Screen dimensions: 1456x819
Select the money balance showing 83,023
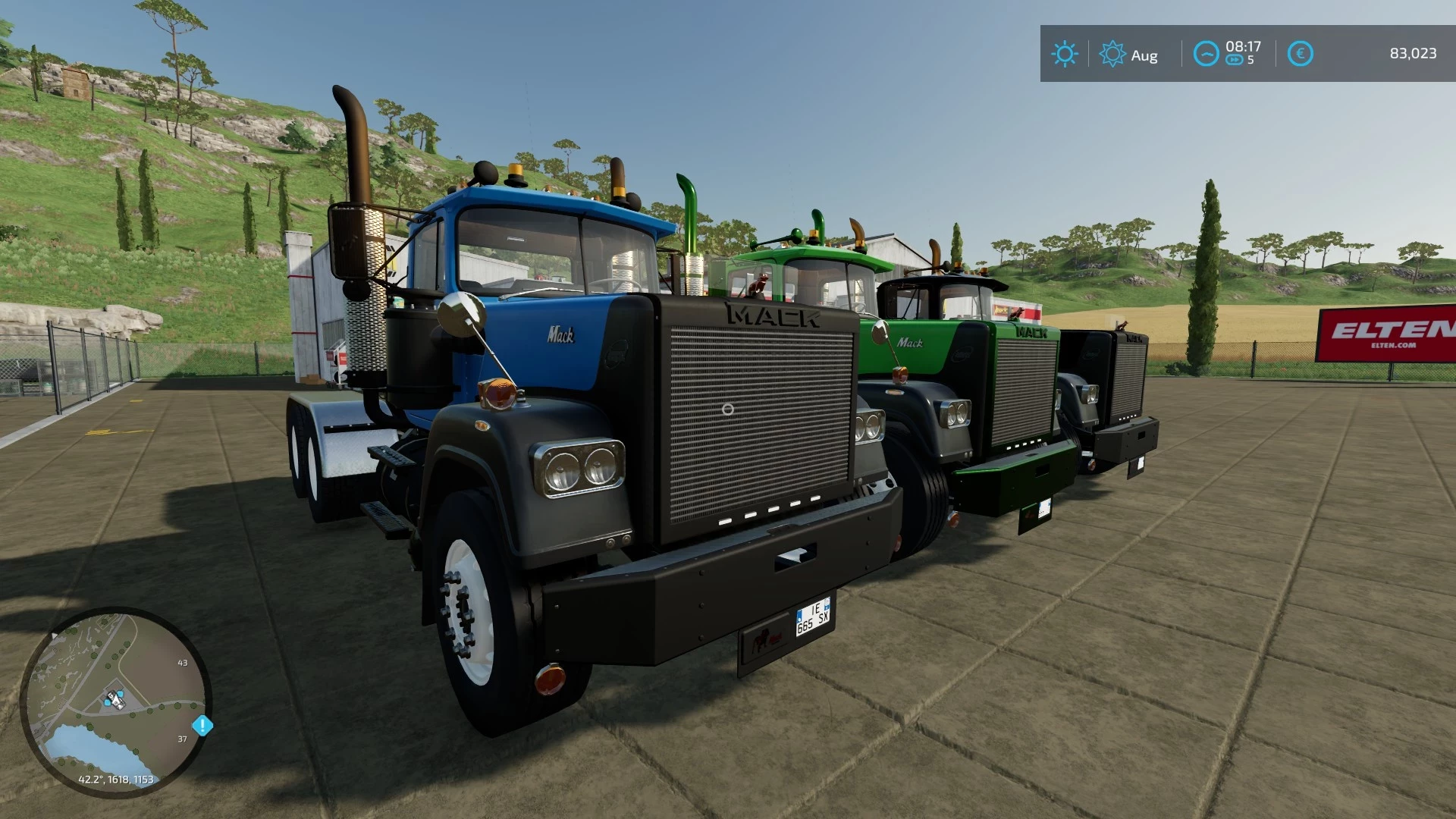tap(1414, 54)
